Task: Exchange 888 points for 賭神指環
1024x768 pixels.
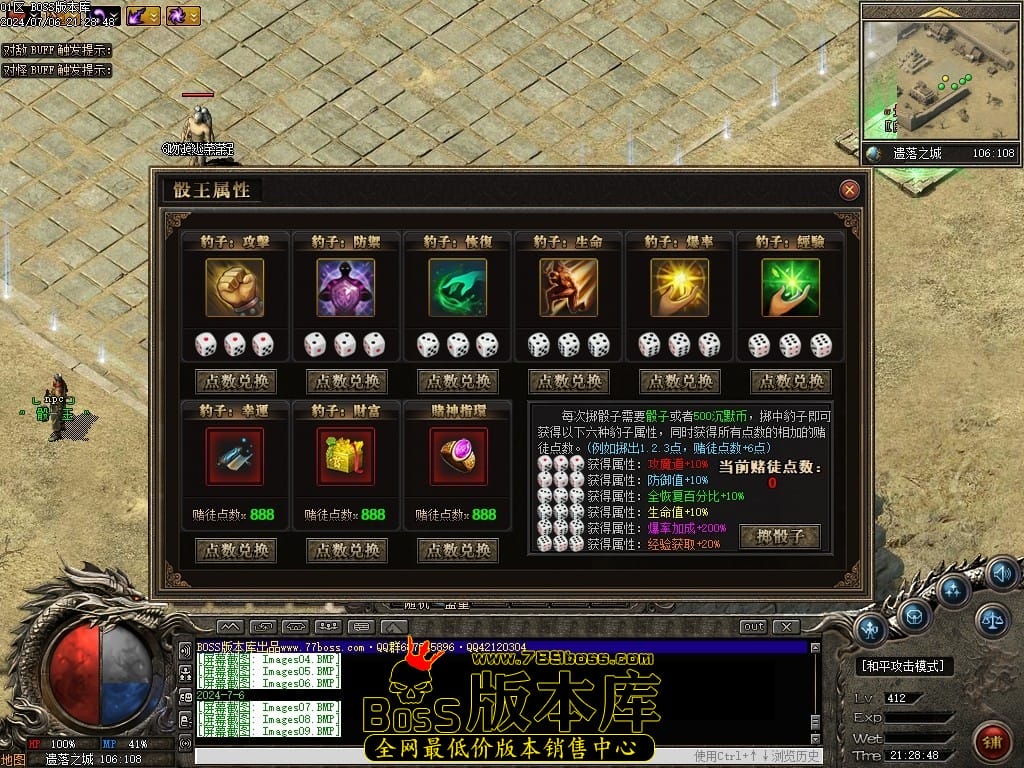Action: tap(458, 551)
